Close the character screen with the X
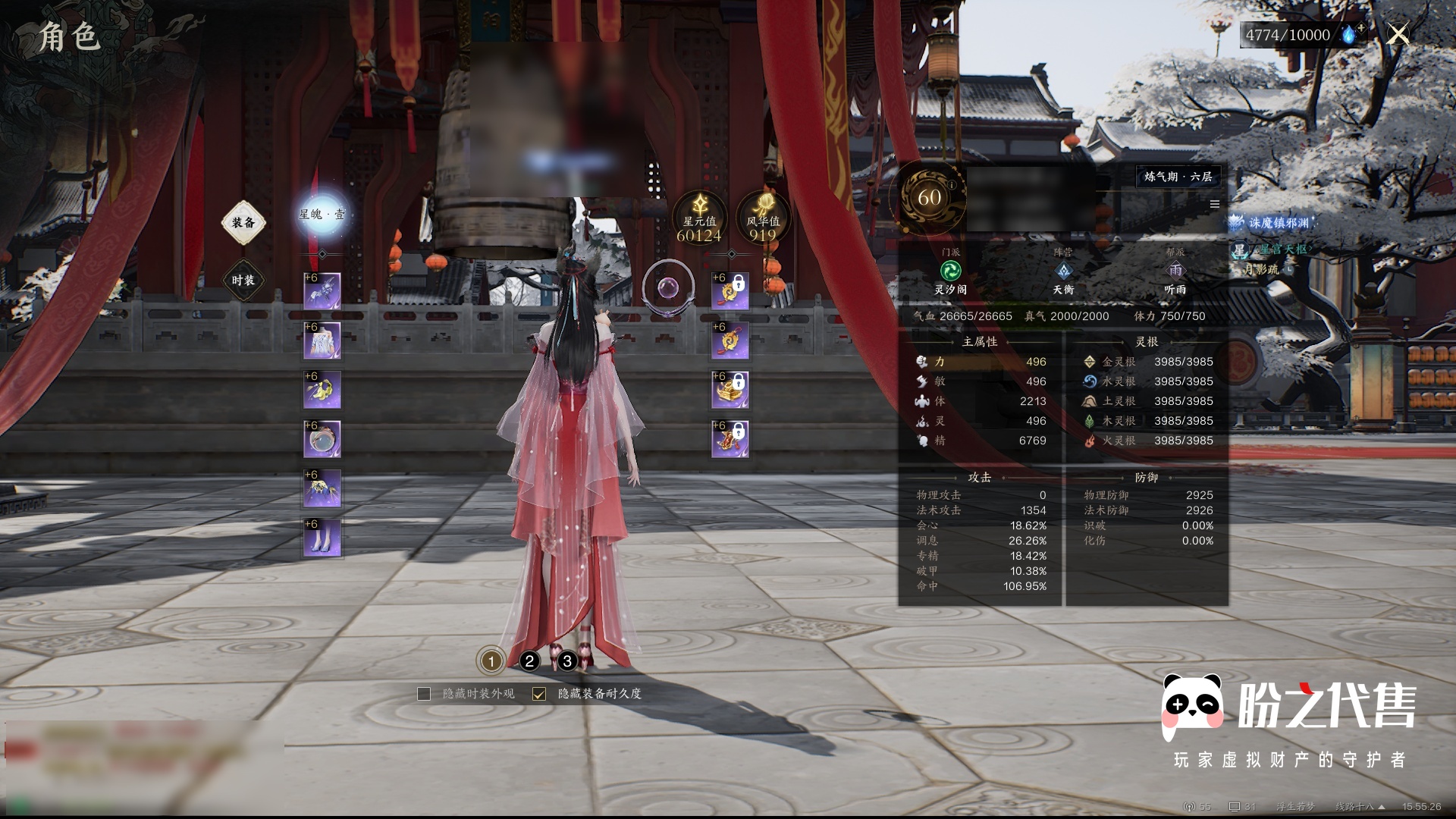Screen dimensions: 1456x819 point(1398,34)
